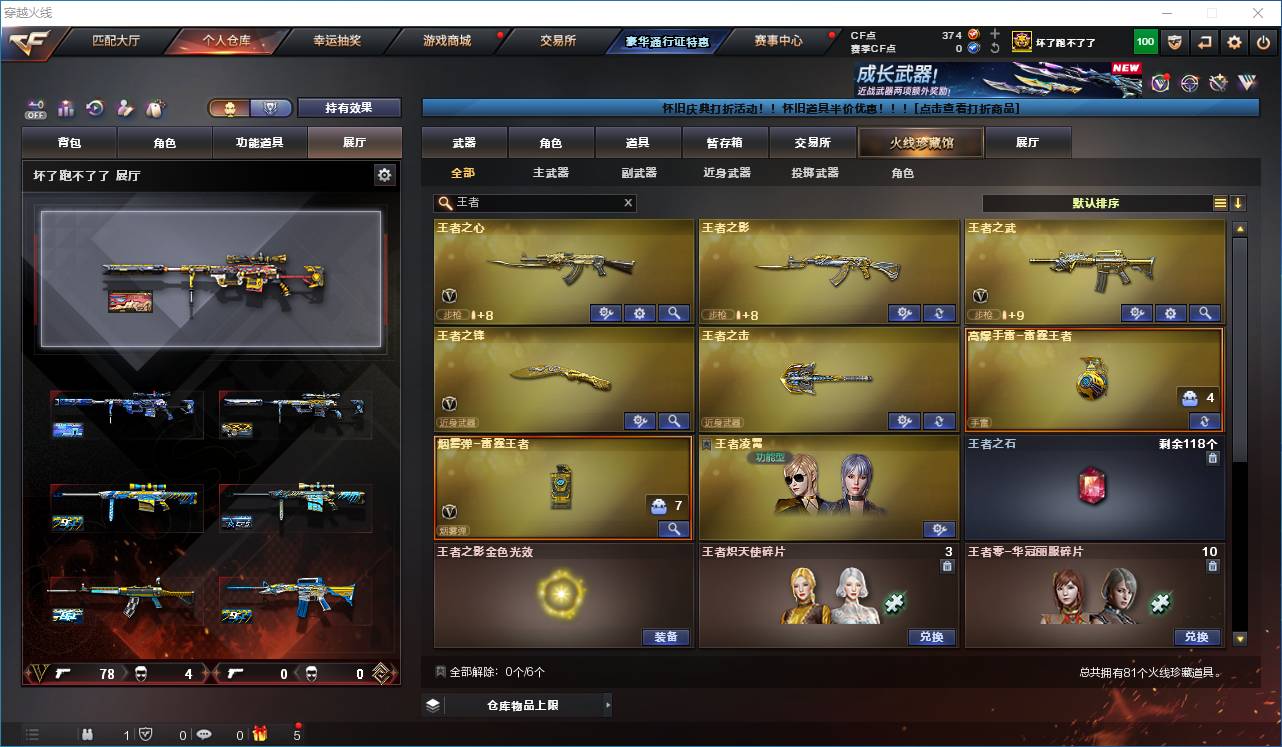Screen dimensions: 1282x747
Task: Click the 持有效果 button
Action: pyautogui.click(x=348, y=106)
